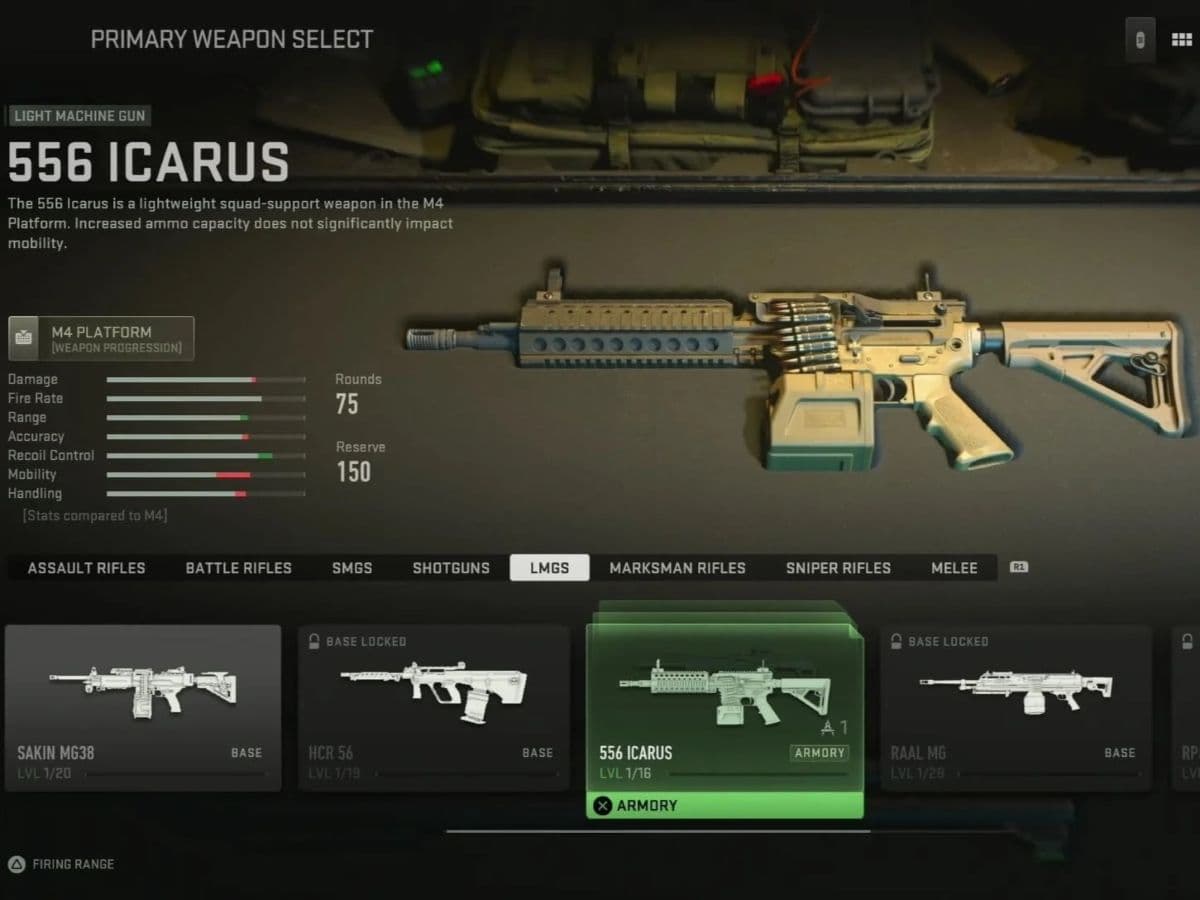This screenshot has width=1200, height=900.
Task: Switch to Marksman Rifles category
Action: point(677,568)
